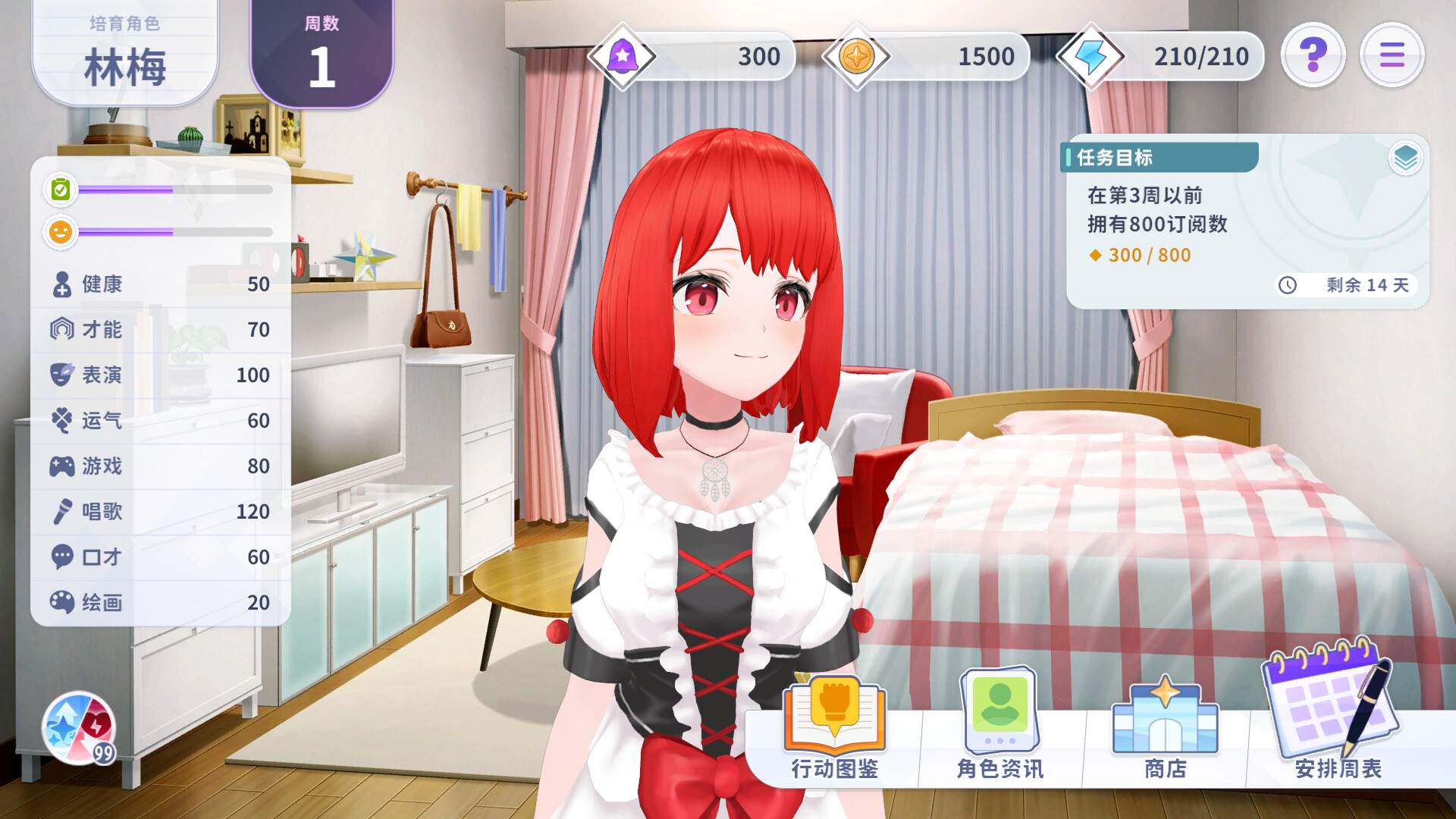Viewport: 1456px width, 819px height.
Task: Click the gold coin currency icon
Action: [x=858, y=55]
